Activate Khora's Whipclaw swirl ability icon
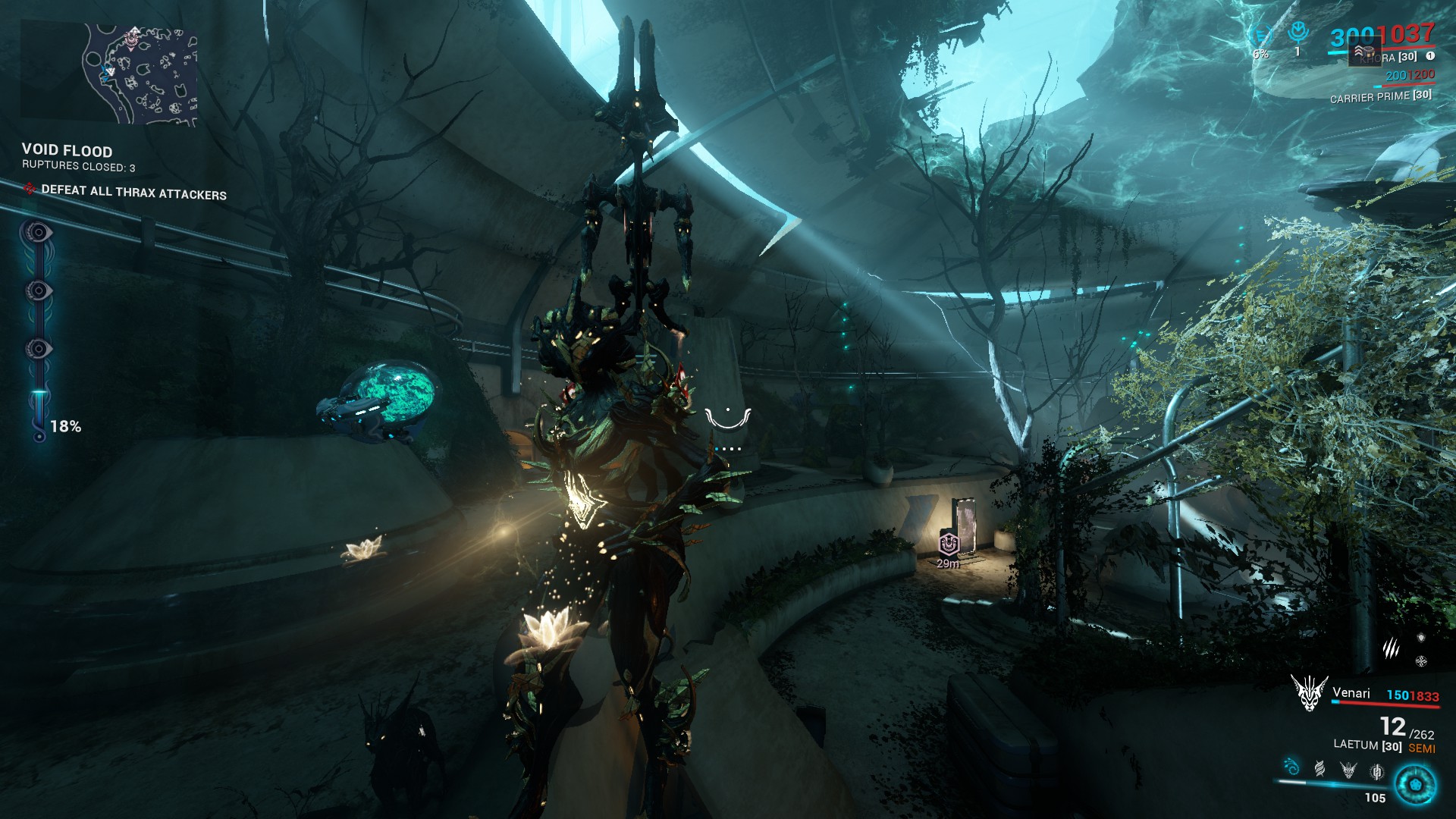The height and width of the screenshot is (819, 1456). point(1291,767)
